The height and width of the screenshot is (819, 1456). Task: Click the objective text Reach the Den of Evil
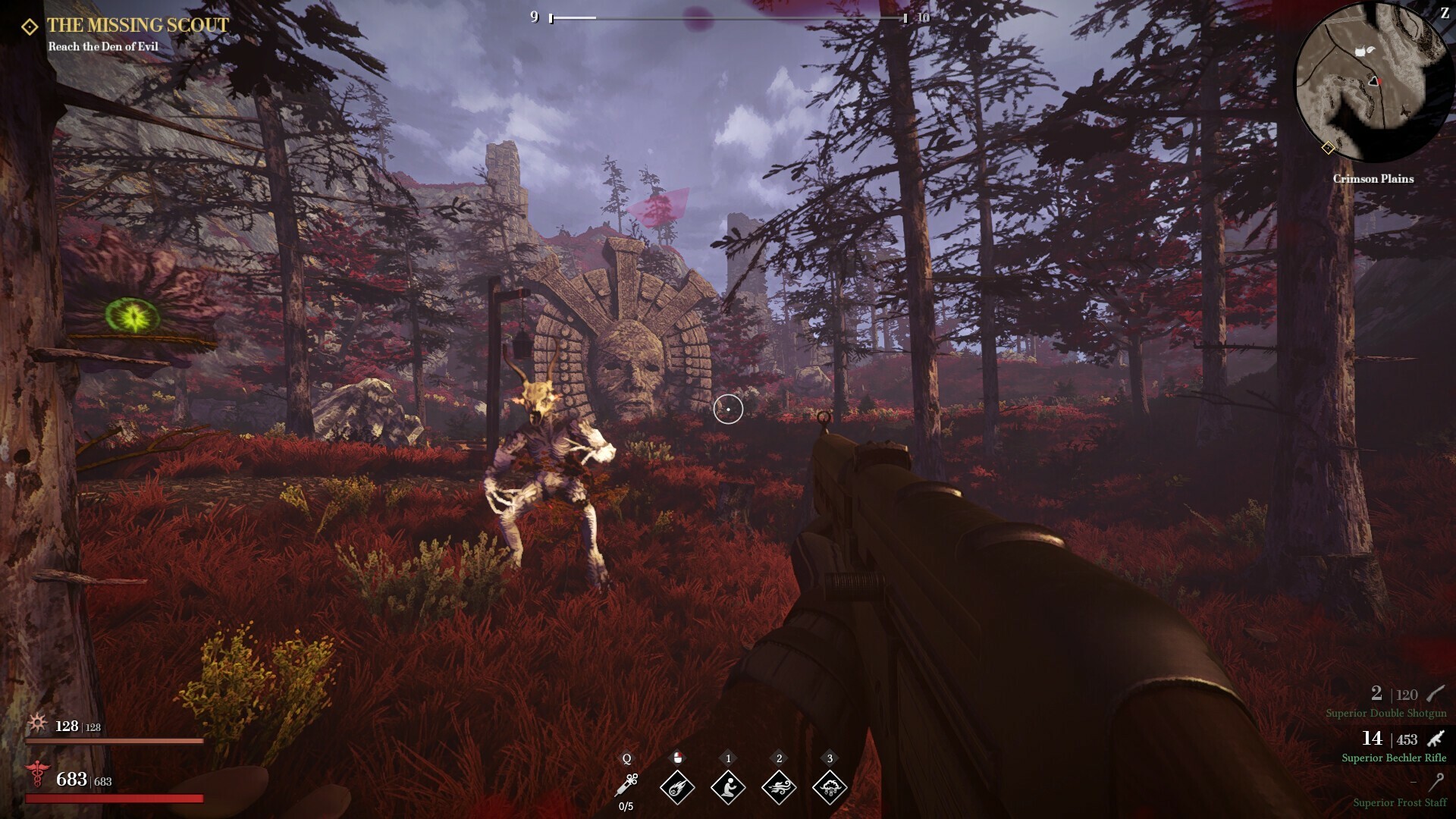[102, 46]
